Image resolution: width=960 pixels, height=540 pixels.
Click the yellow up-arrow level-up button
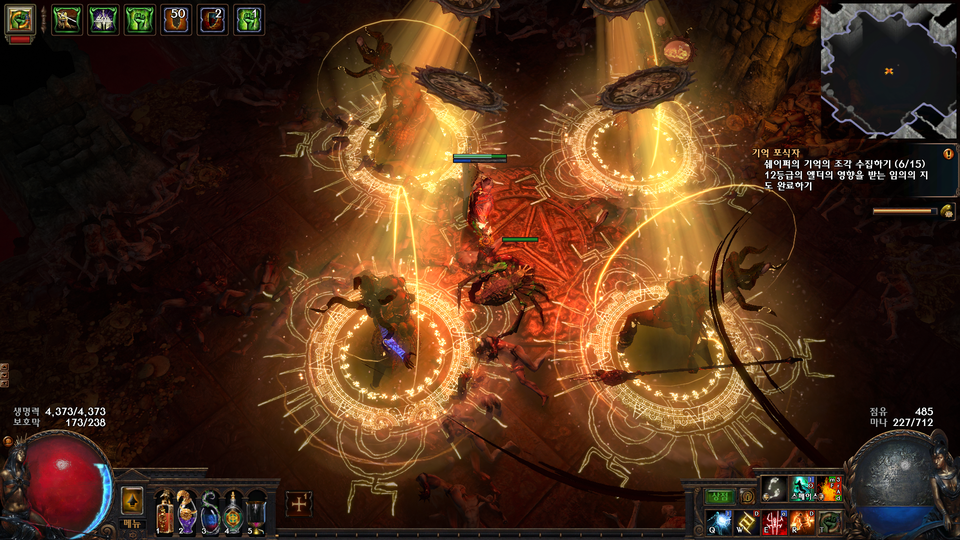(x=133, y=500)
